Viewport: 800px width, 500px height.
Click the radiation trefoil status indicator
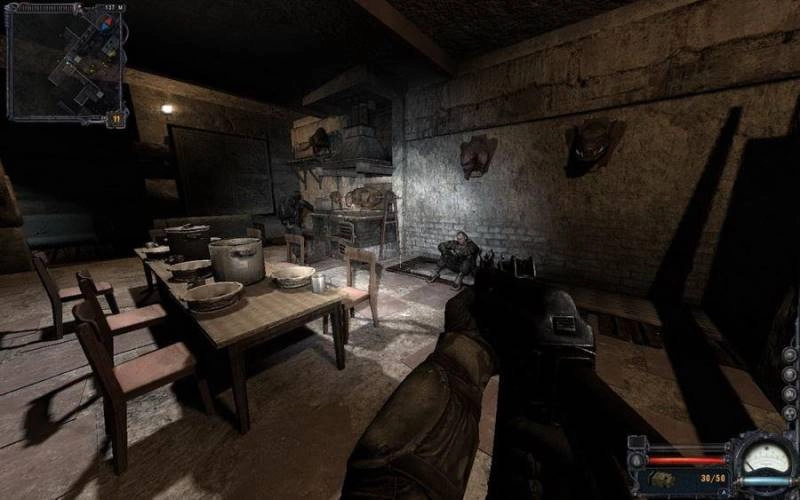[789, 412]
